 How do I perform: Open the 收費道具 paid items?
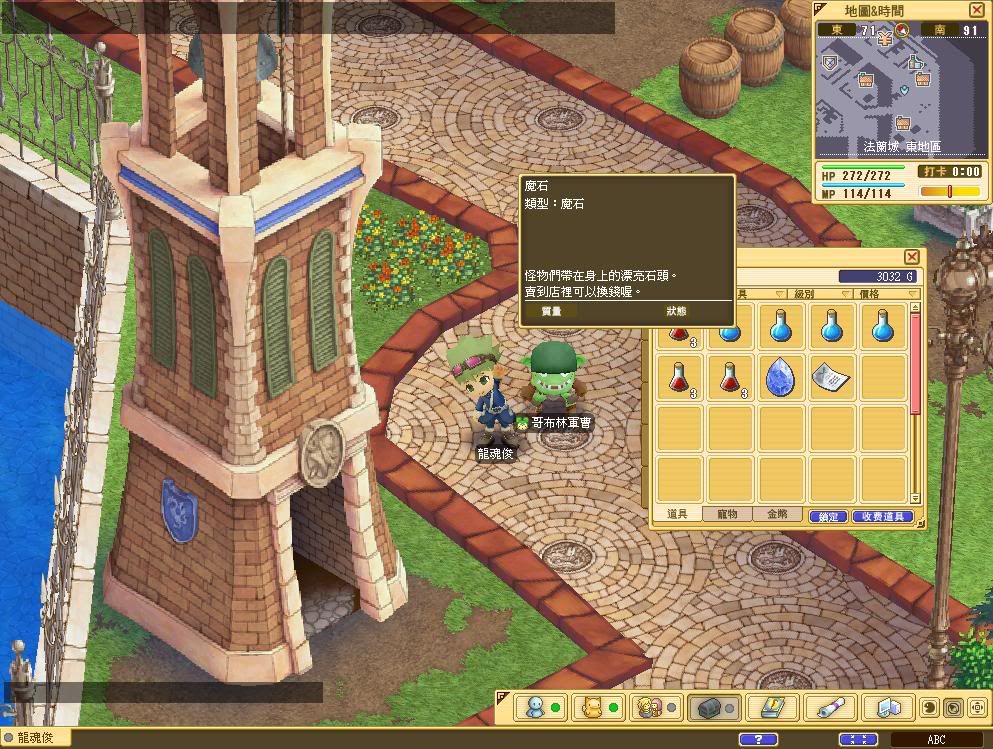tap(882, 516)
